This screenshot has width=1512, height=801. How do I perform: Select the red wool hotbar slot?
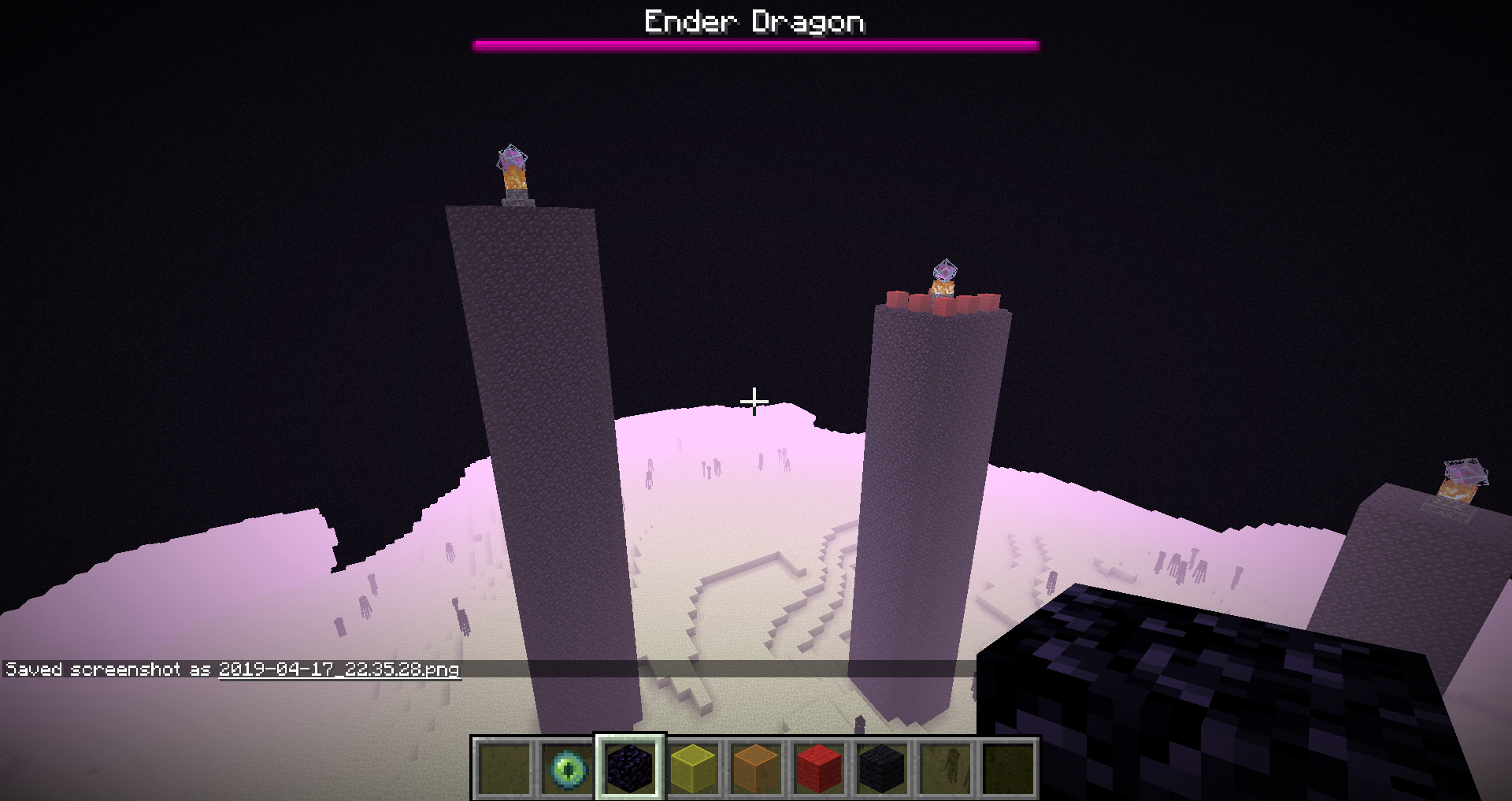pyautogui.click(x=819, y=768)
